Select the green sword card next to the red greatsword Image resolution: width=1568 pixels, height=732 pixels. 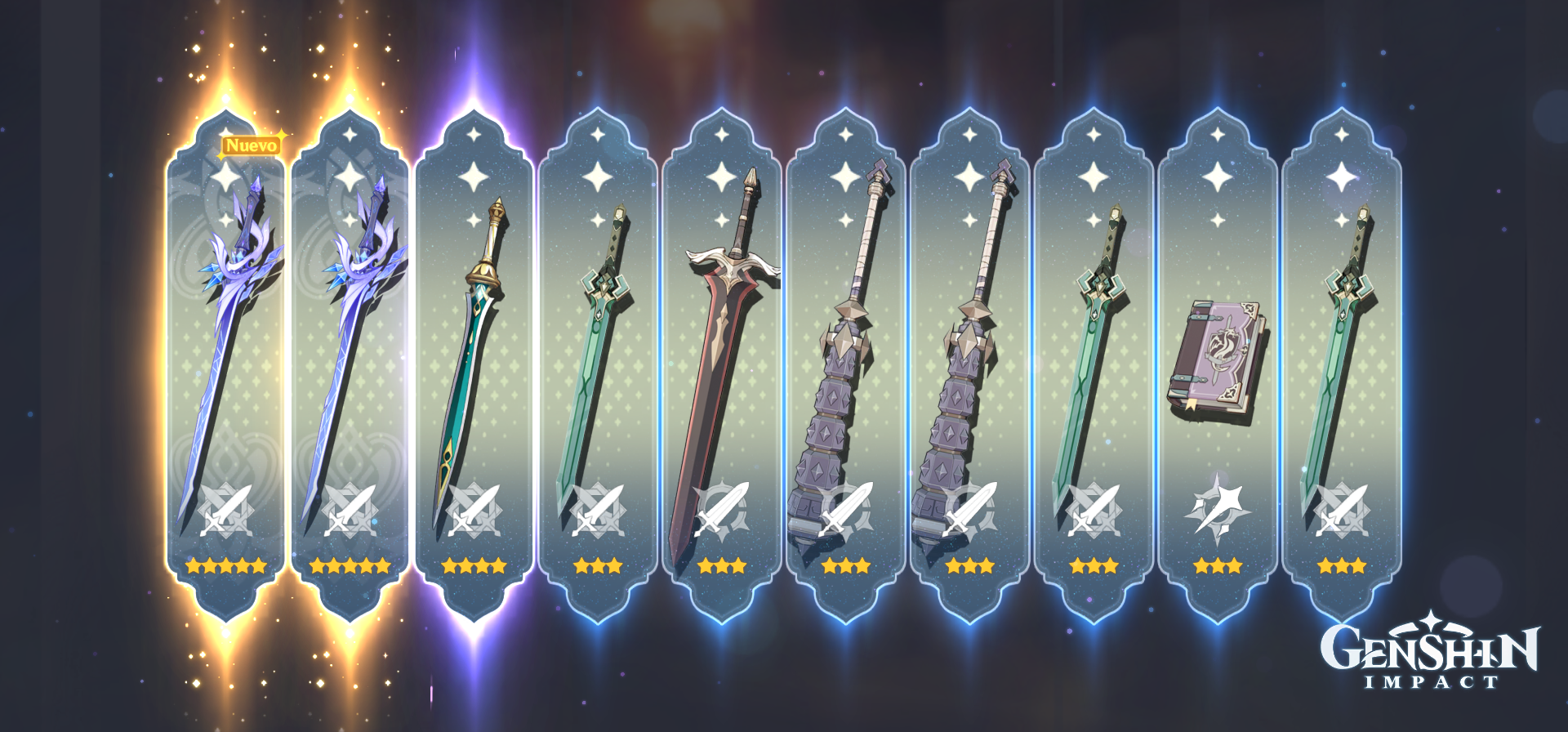[x=596, y=351]
